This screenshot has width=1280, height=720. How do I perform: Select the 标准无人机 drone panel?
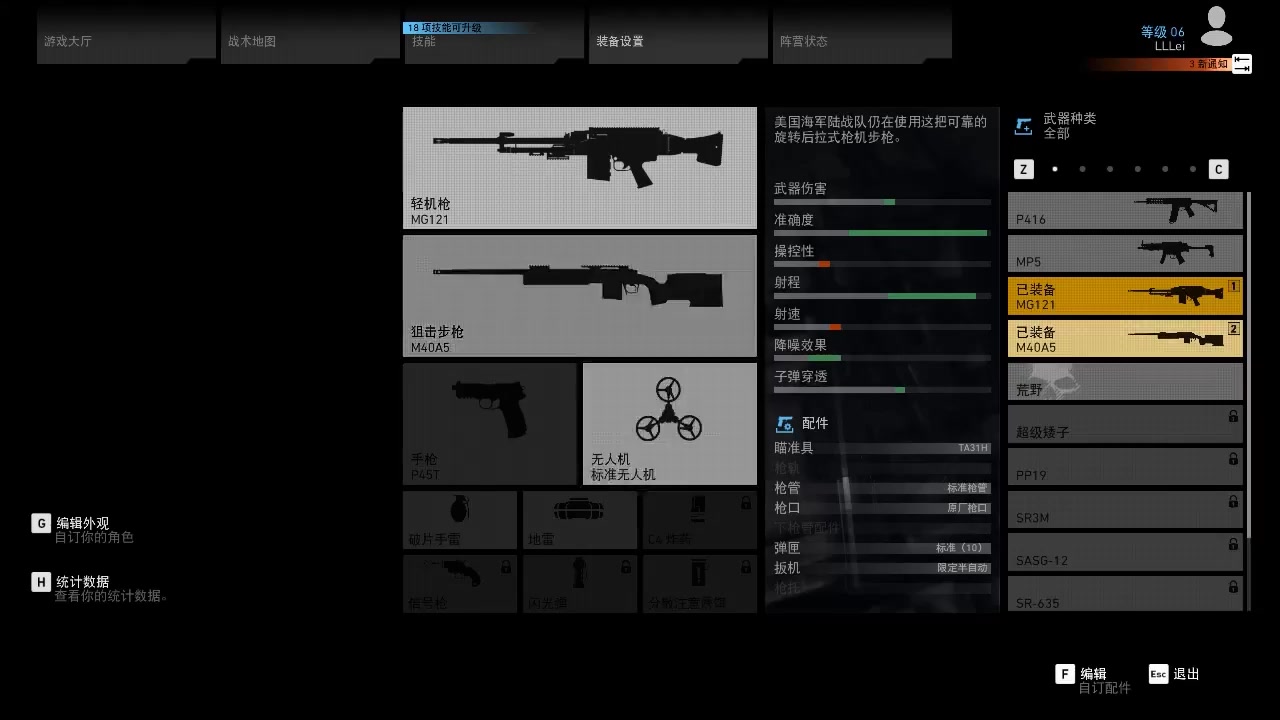point(669,422)
